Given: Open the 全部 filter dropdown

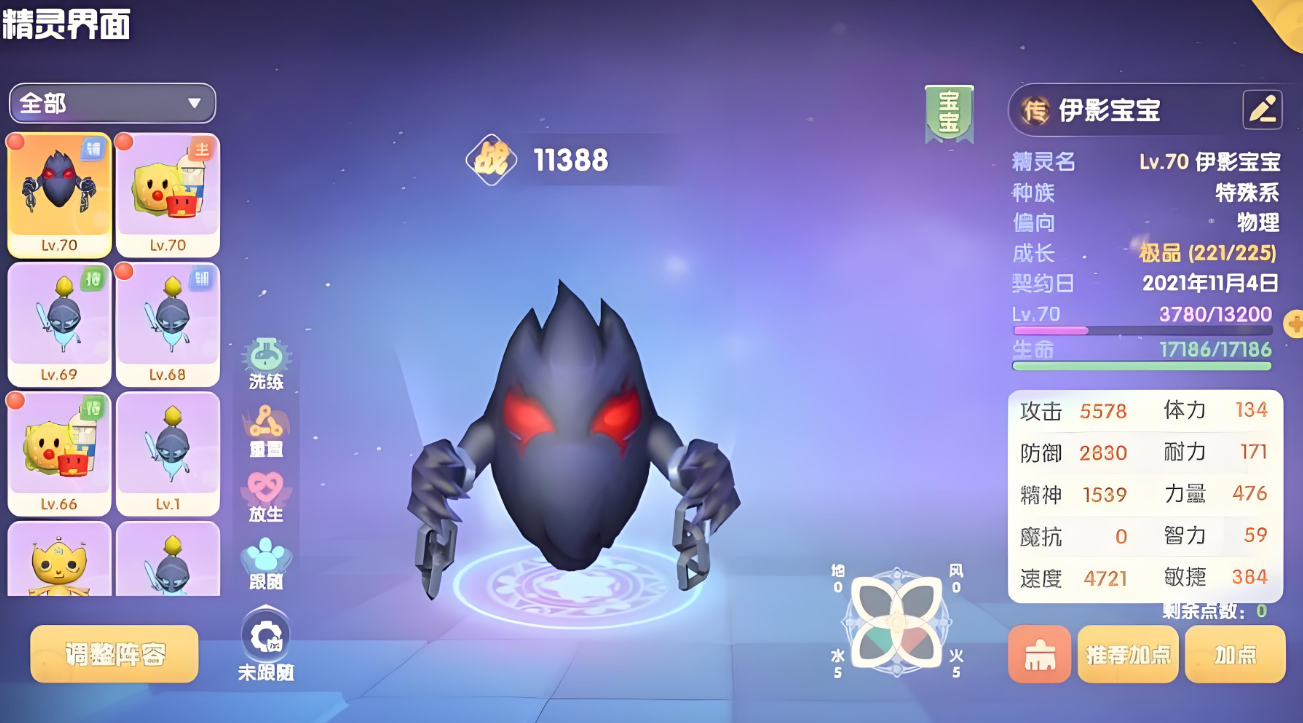Looking at the screenshot, I should point(112,103).
